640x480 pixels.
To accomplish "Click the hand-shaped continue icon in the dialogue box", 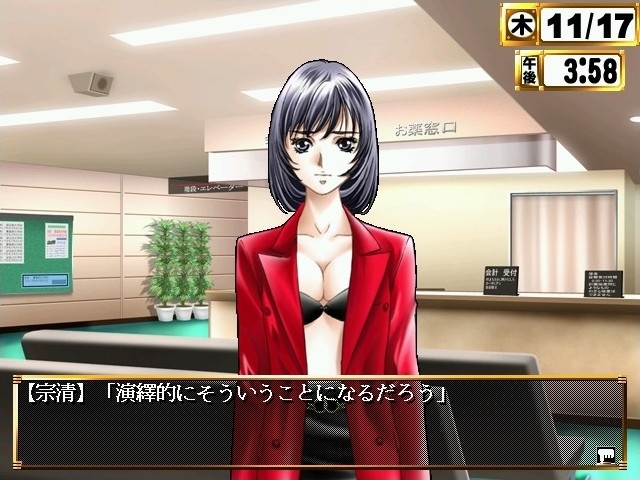I will coord(606,456).
